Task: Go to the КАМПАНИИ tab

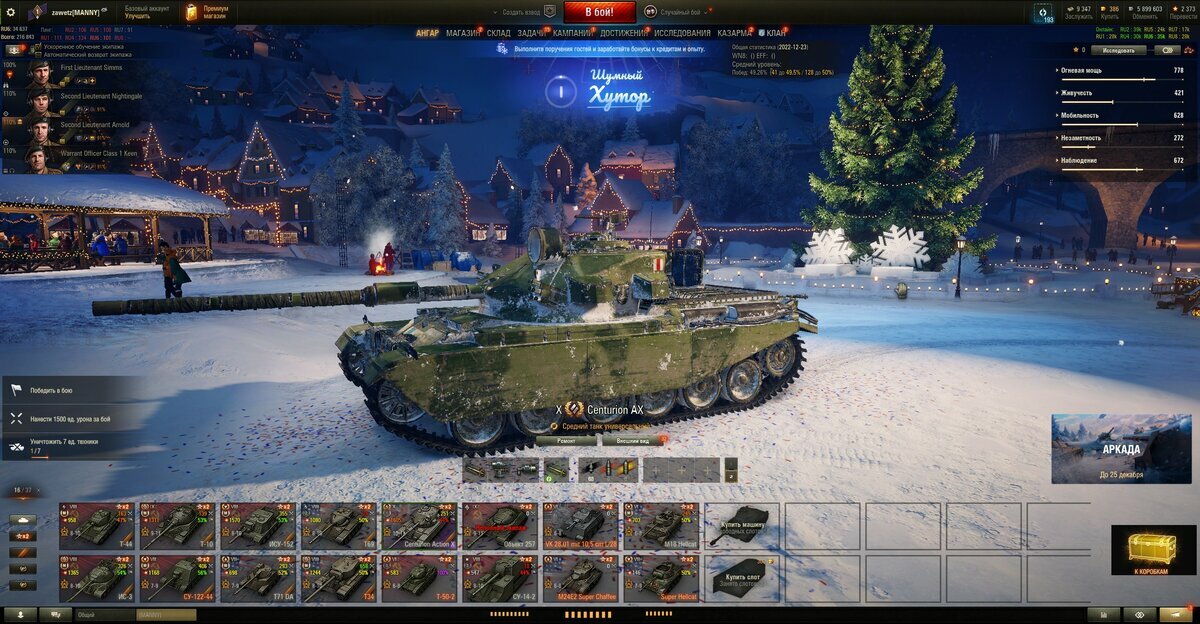Action: (x=572, y=33)
